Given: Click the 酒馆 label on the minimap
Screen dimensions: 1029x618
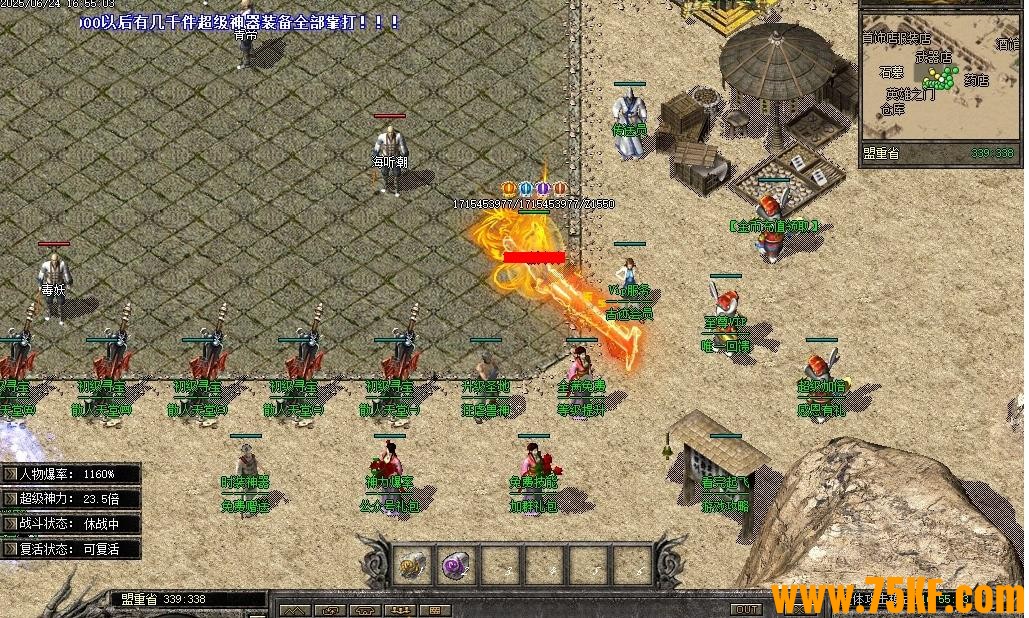Looking at the screenshot, I should (1007, 43).
